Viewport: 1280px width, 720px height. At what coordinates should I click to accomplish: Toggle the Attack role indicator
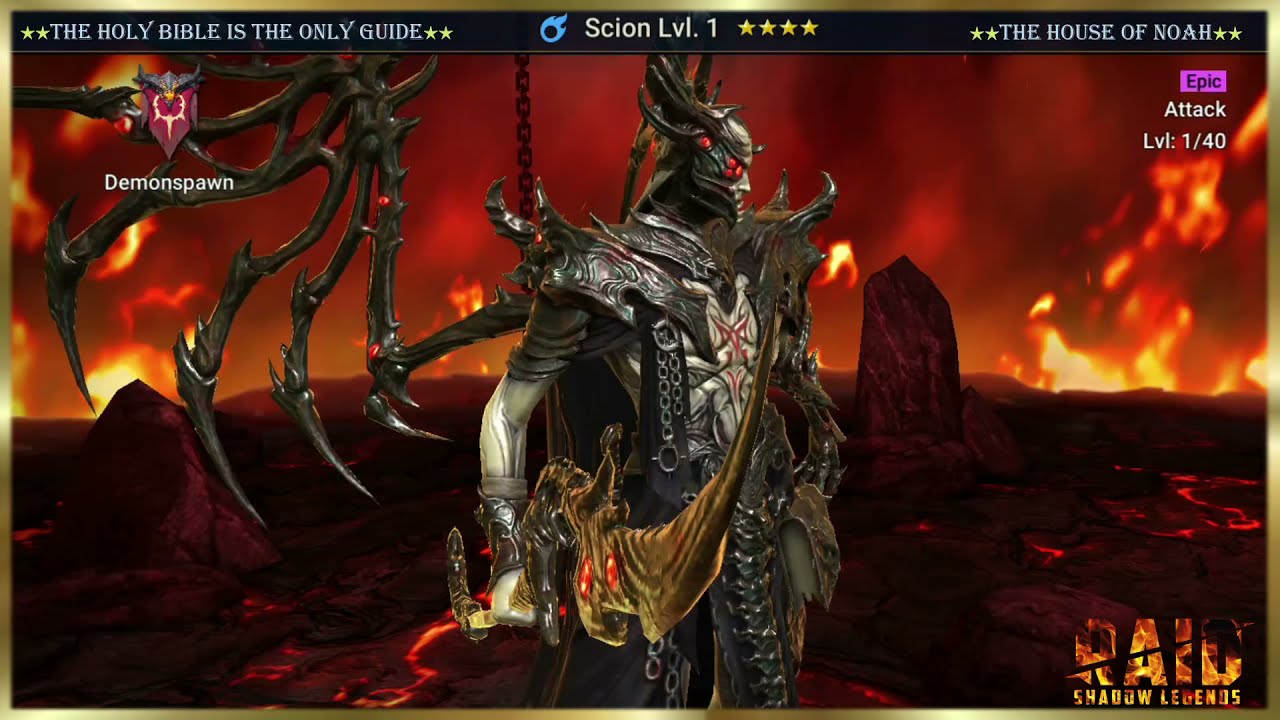click(x=1194, y=110)
